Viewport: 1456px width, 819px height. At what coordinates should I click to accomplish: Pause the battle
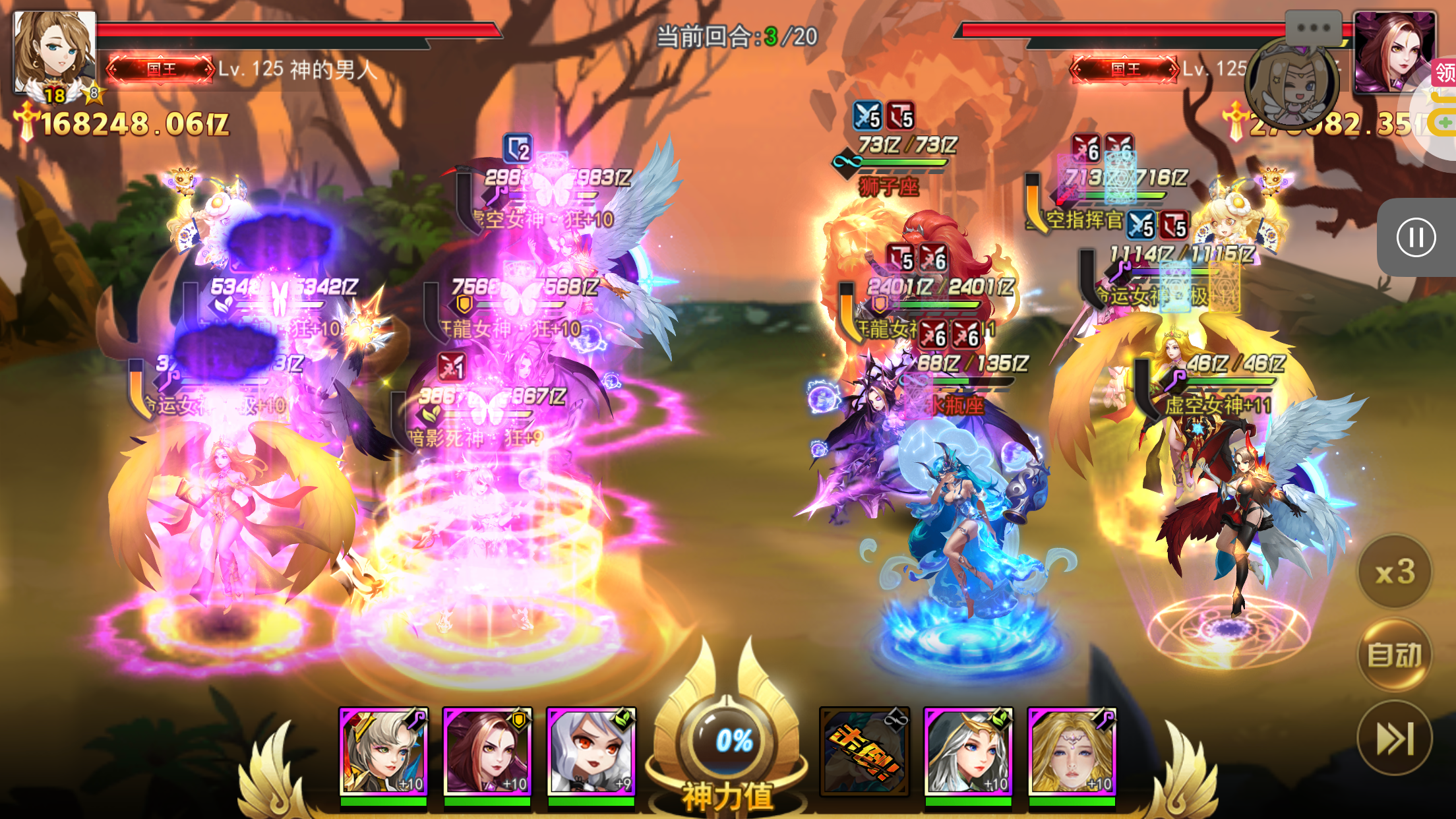pyautogui.click(x=1415, y=237)
